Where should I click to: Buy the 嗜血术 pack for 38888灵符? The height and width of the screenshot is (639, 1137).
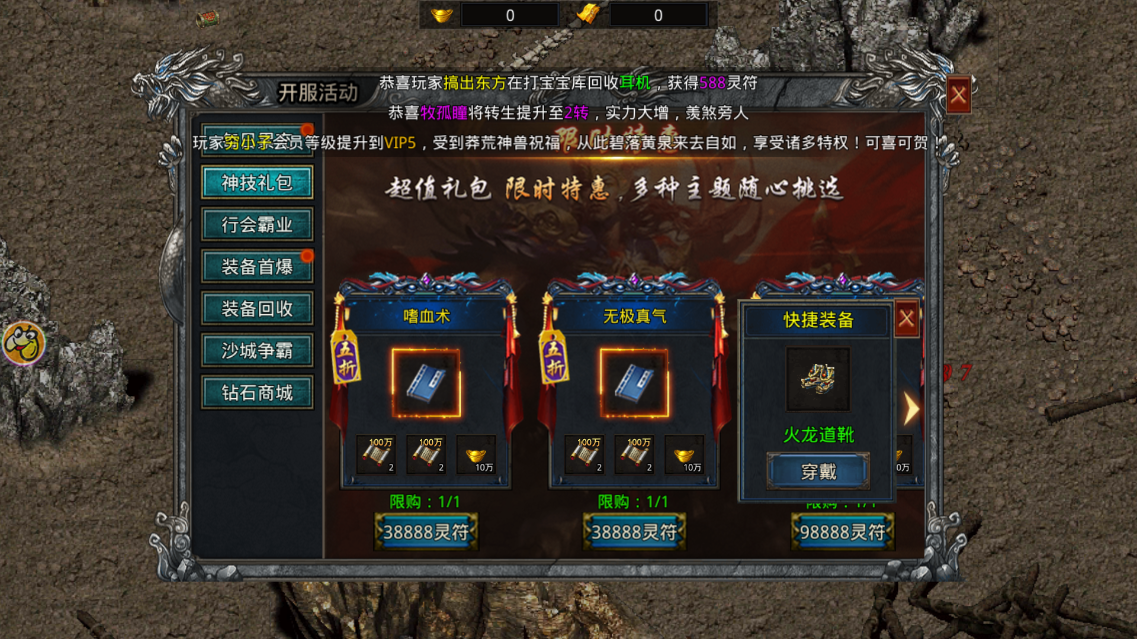click(x=425, y=532)
